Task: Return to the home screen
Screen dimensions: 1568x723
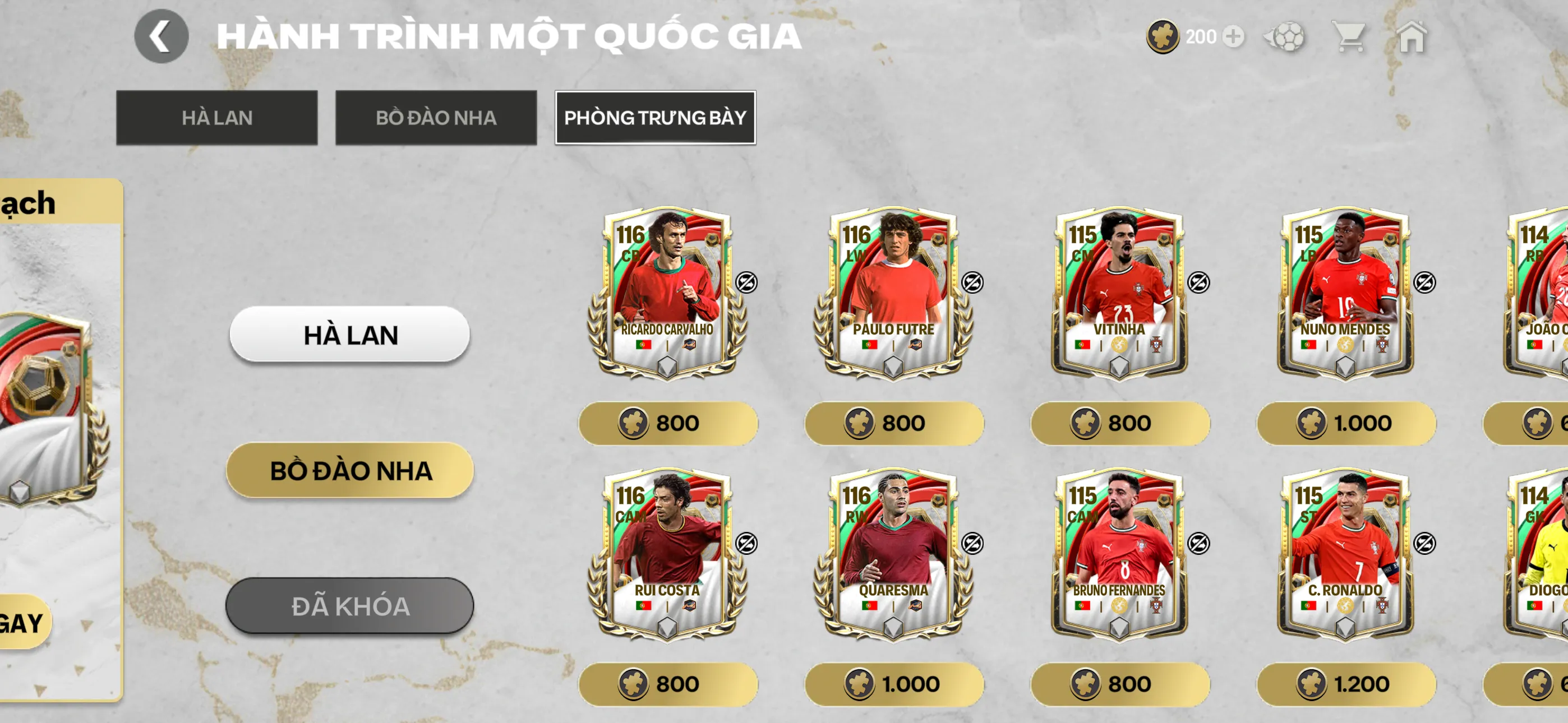Action: [x=1412, y=37]
